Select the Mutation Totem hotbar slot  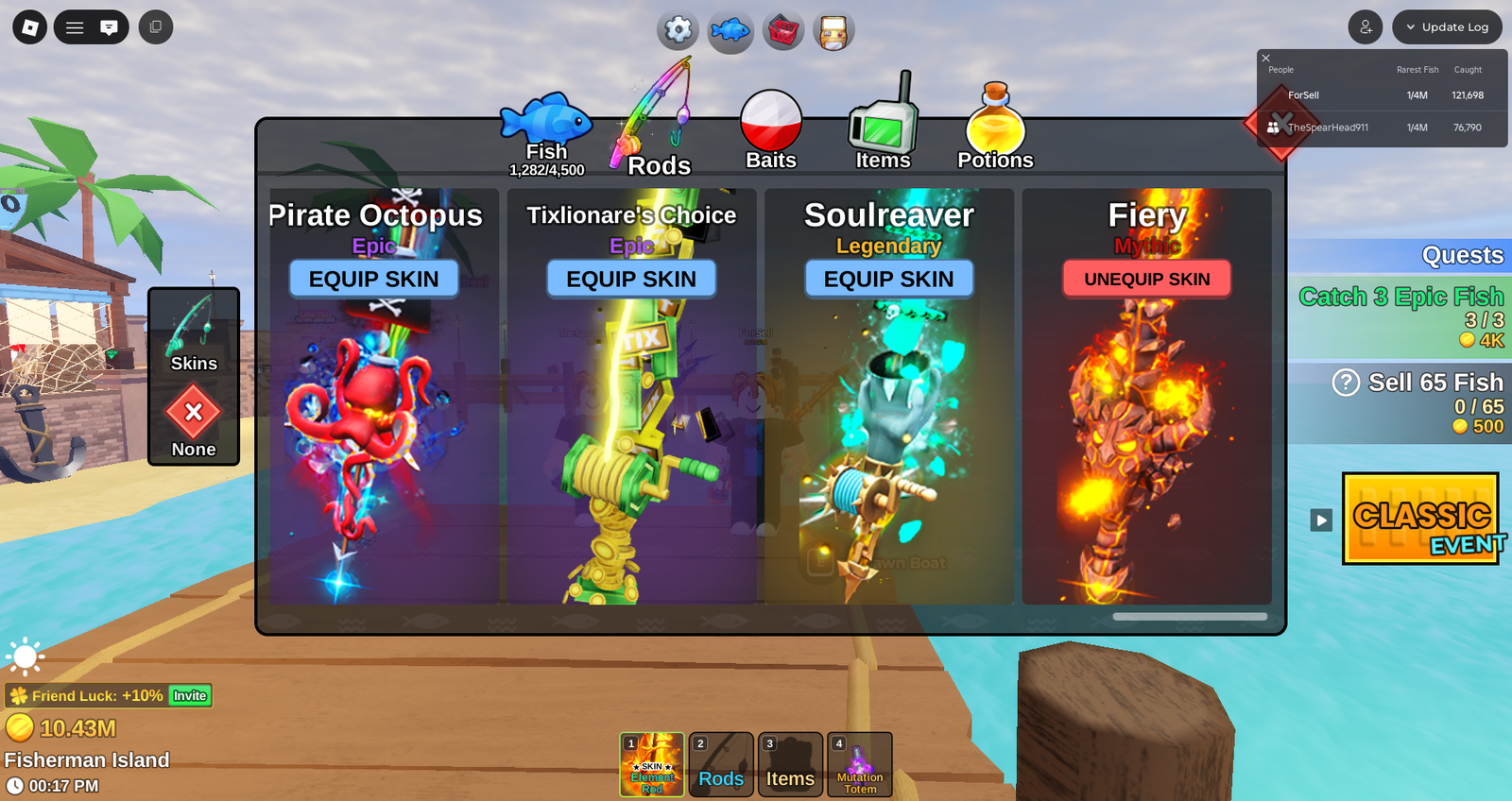860,764
